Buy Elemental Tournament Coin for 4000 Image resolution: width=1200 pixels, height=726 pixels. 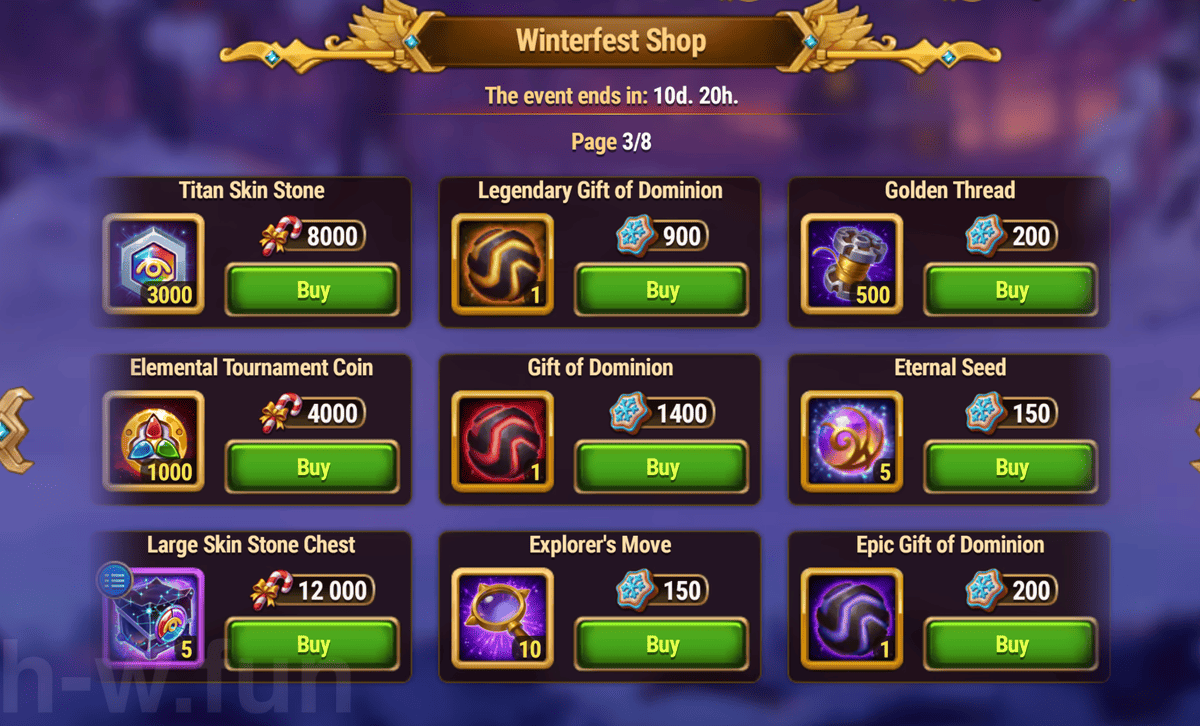[x=312, y=468]
